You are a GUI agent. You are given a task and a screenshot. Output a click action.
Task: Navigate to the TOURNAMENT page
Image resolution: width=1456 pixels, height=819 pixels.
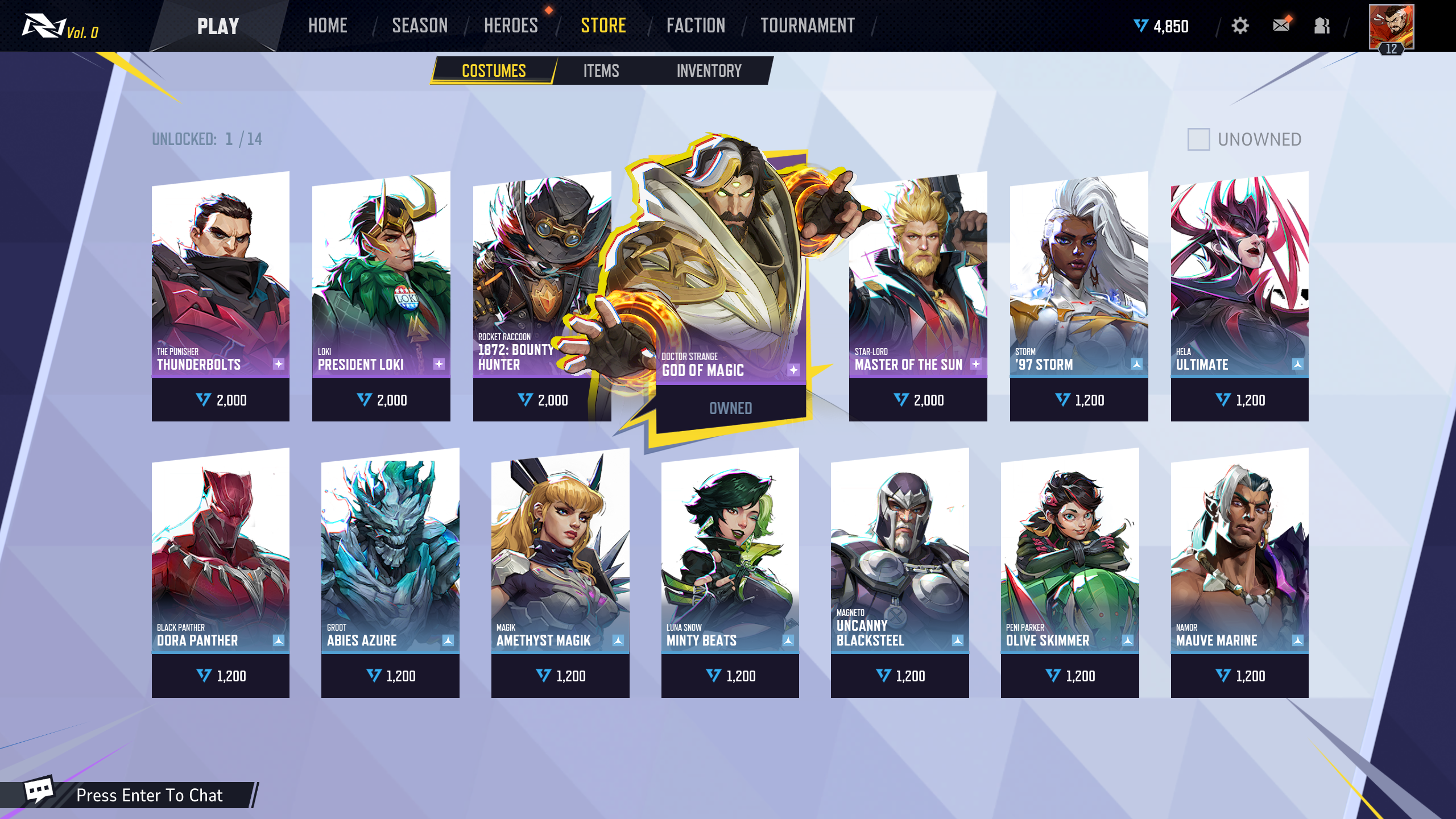[807, 26]
